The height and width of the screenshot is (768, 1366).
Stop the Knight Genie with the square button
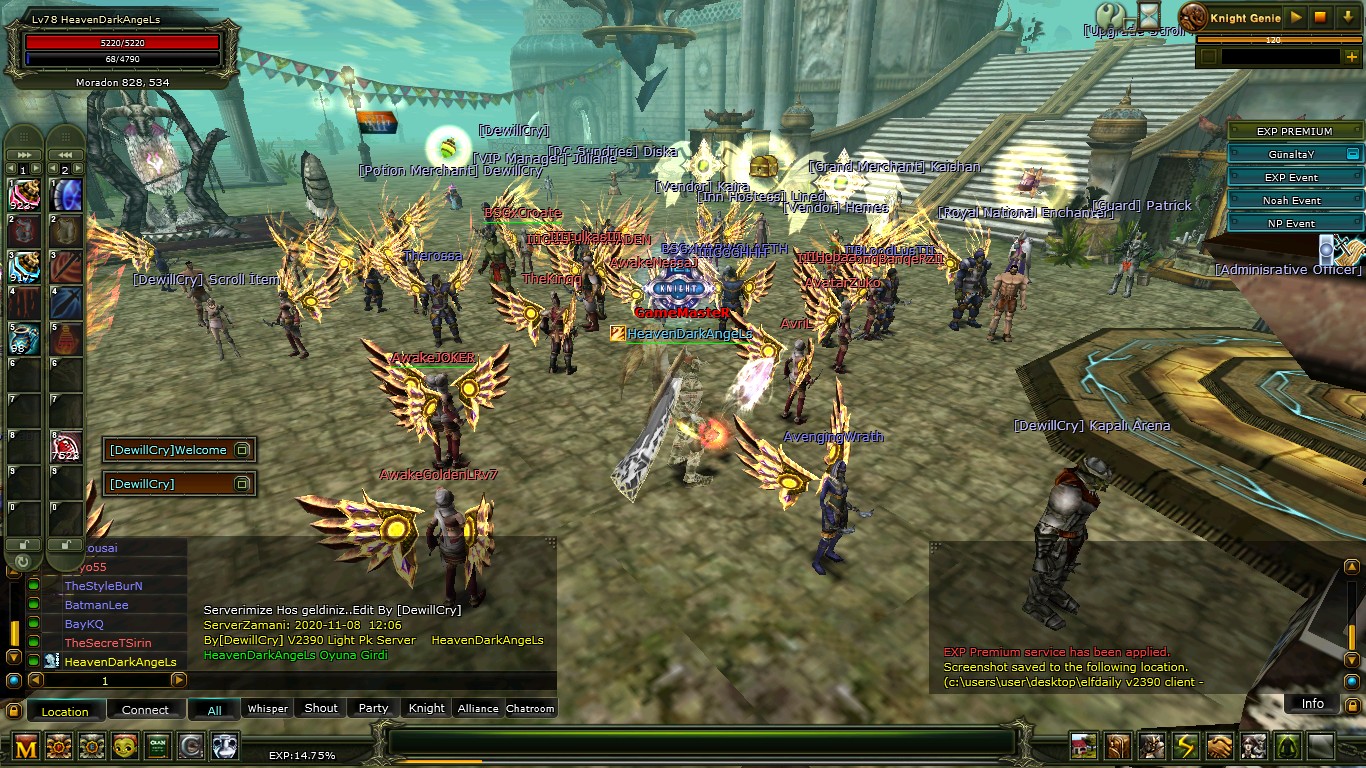coord(1320,17)
